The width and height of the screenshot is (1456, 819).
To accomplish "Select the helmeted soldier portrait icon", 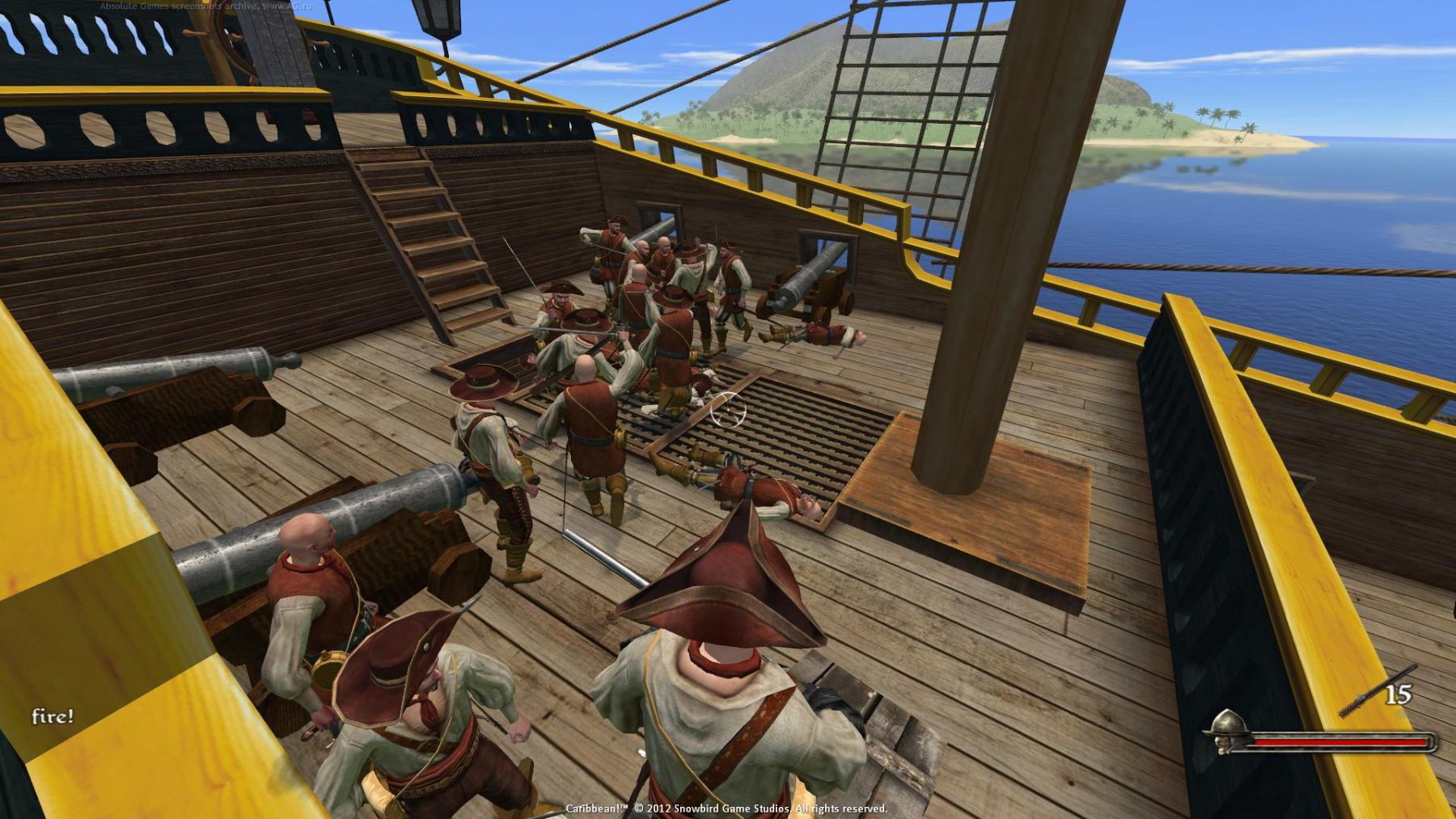I will pos(1226,729).
